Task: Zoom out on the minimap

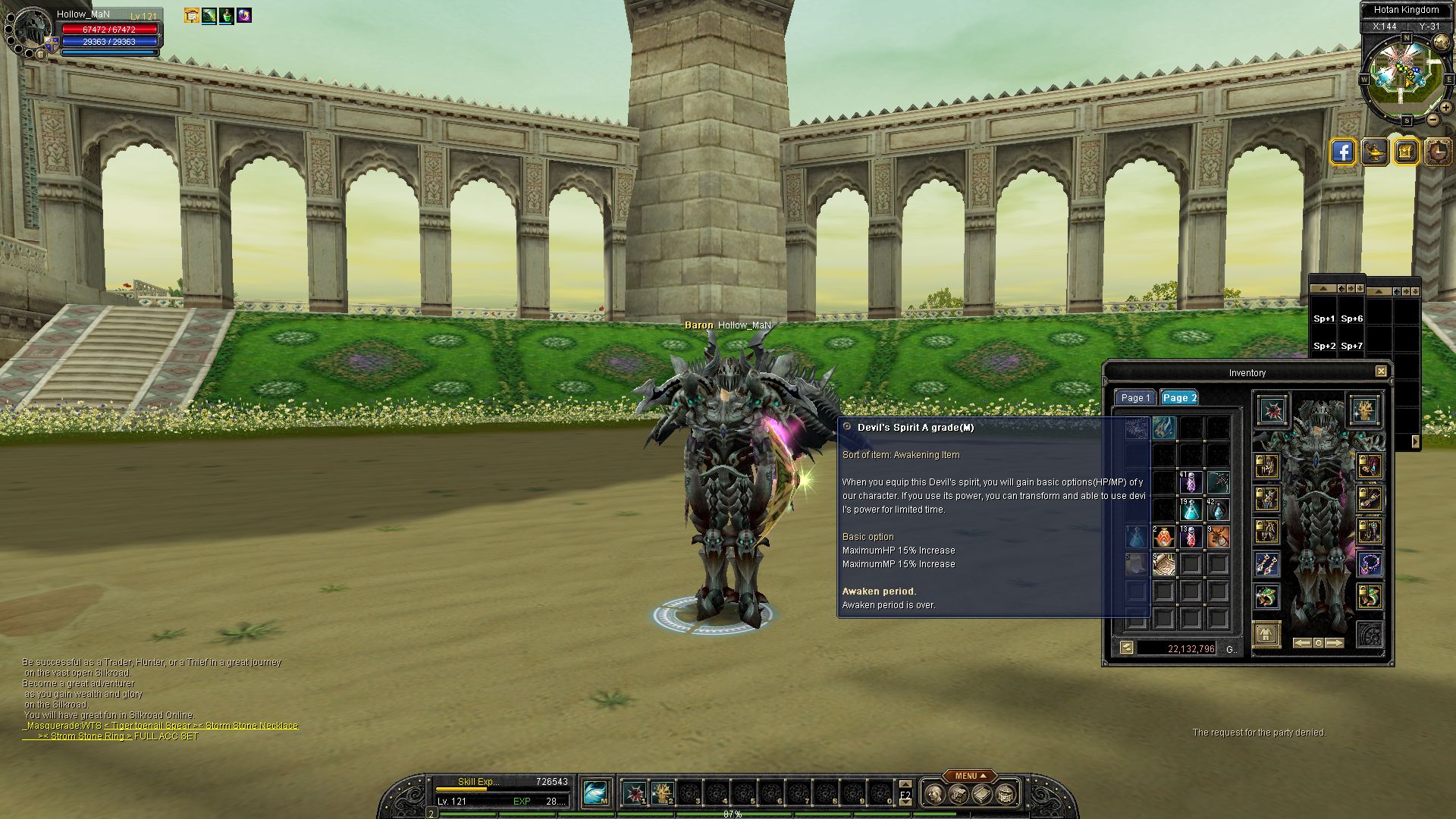Action: coord(1433,120)
